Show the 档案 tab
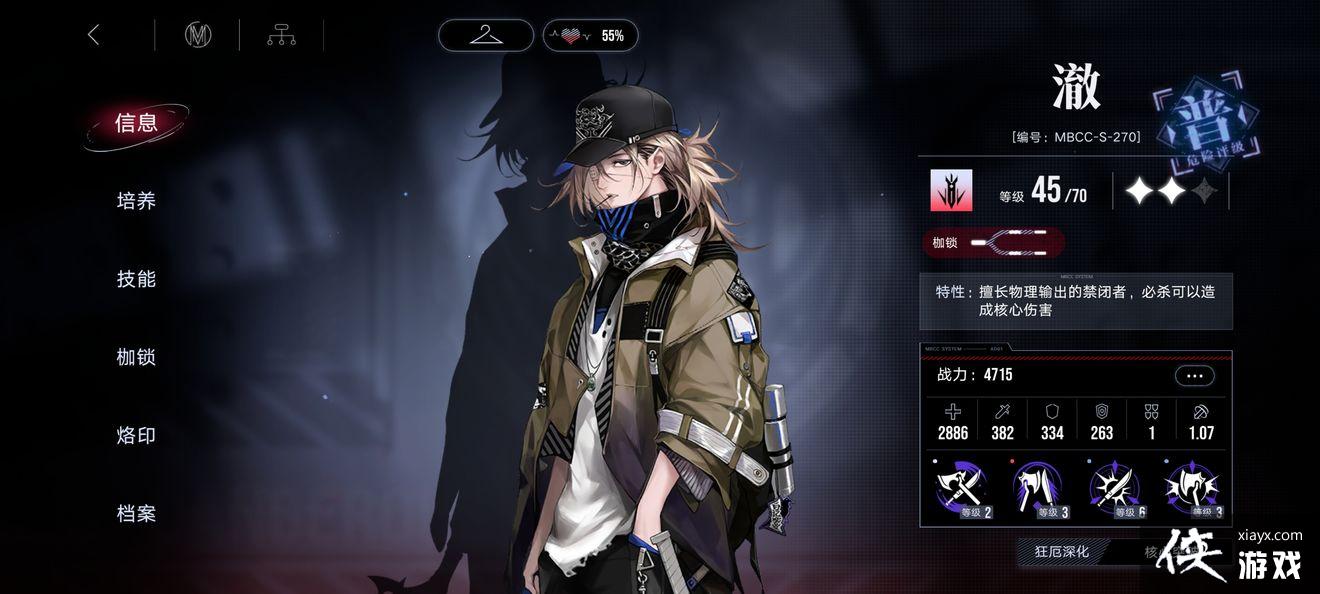Image resolution: width=1320 pixels, height=594 pixels. pos(136,513)
